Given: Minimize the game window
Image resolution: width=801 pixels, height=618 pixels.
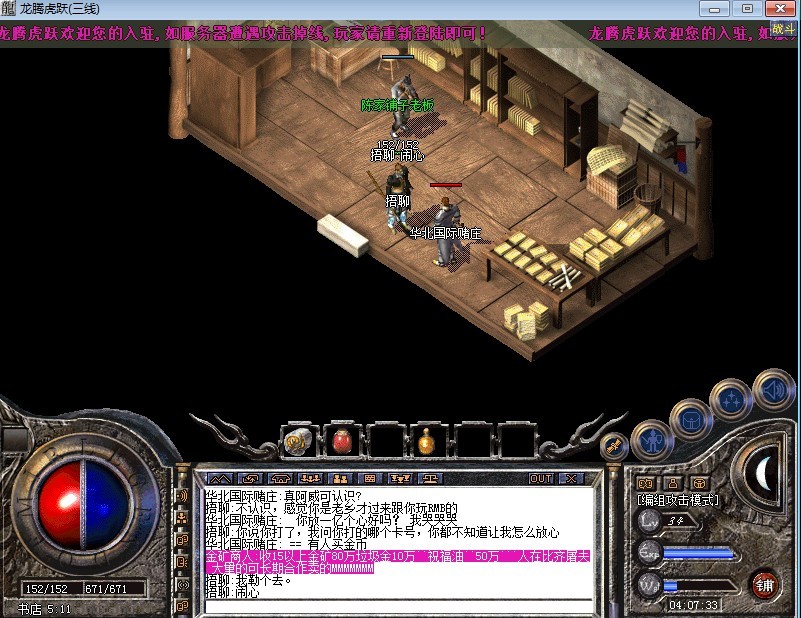Looking at the screenshot, I should point(719,8).
